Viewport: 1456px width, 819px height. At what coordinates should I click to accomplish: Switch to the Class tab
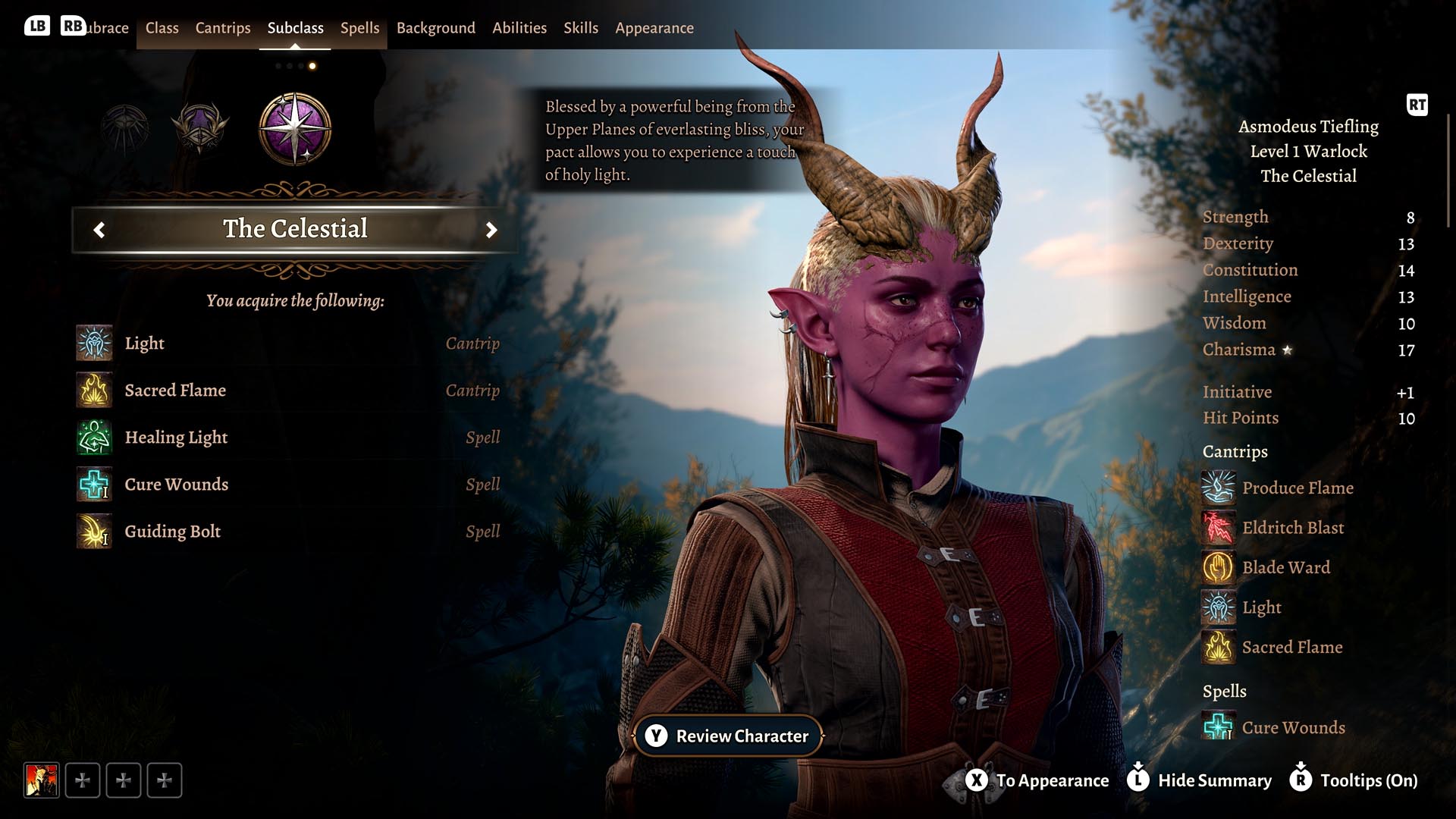162,28
